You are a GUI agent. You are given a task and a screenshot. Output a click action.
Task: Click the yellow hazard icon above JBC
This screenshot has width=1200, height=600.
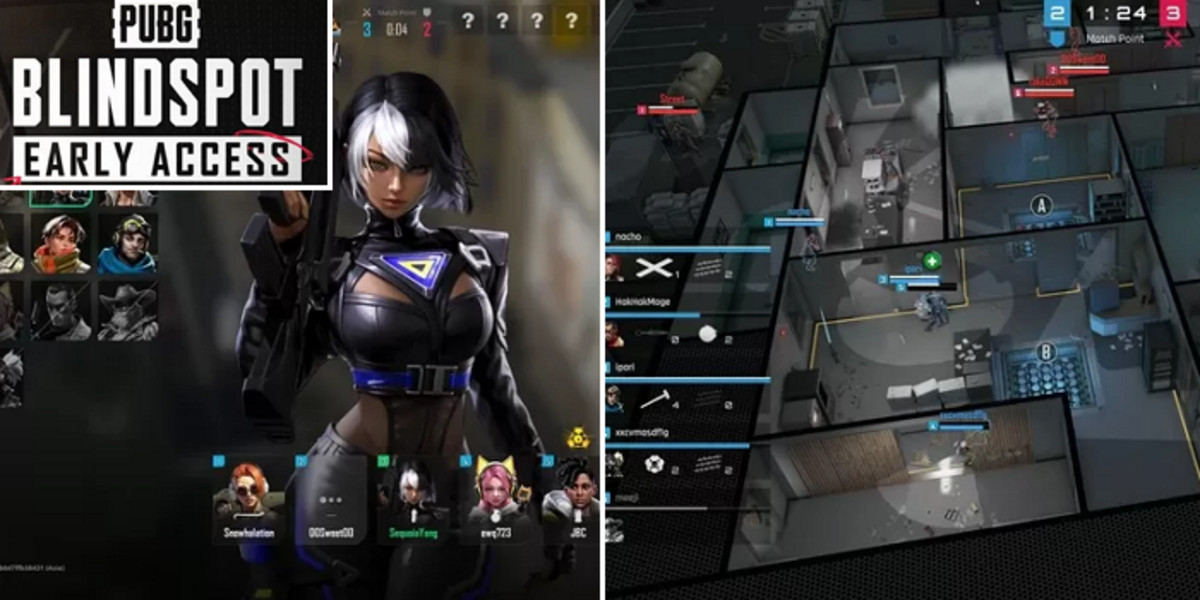577,437
